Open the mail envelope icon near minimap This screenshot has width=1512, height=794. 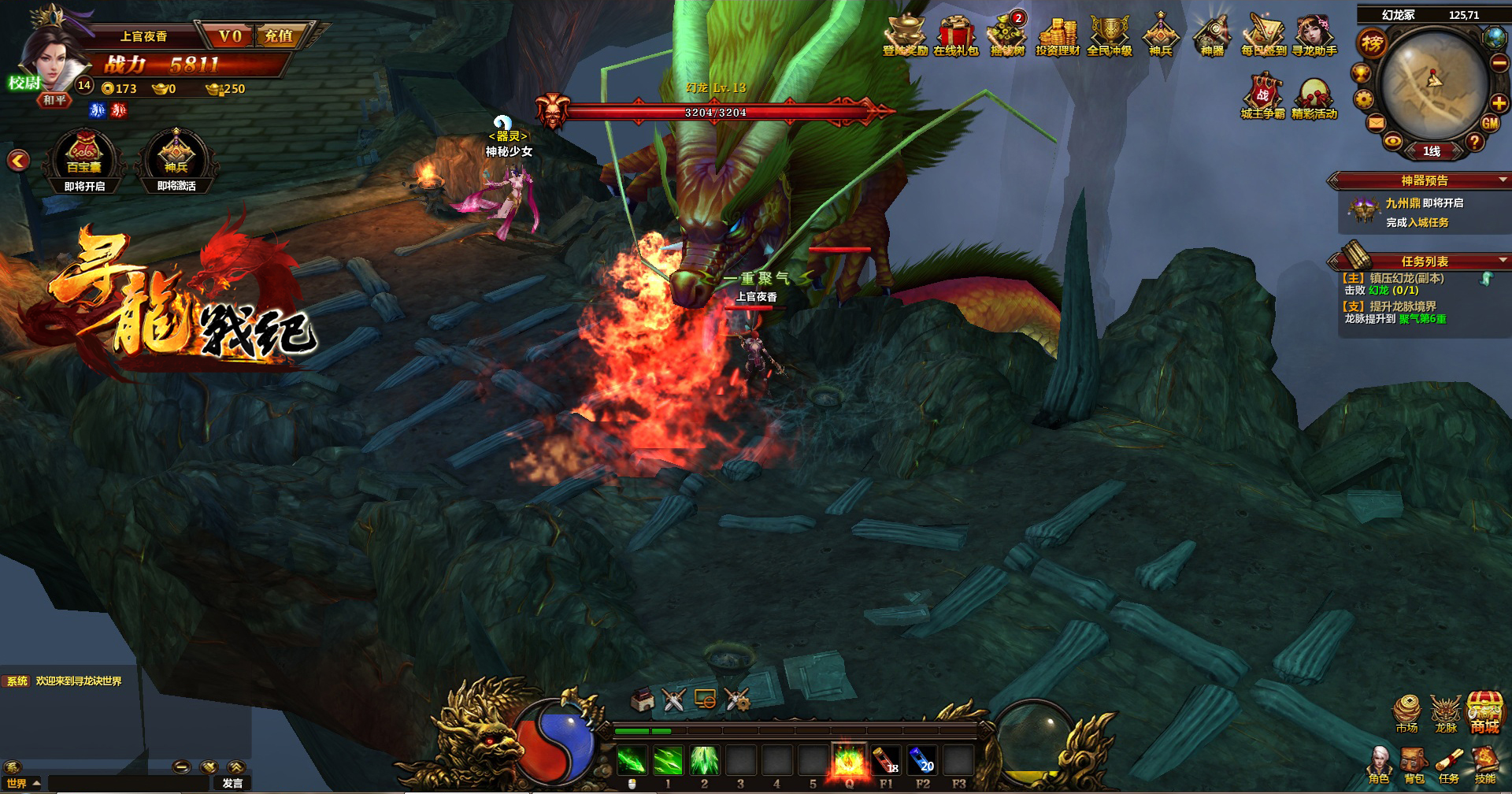[1376, 123]
